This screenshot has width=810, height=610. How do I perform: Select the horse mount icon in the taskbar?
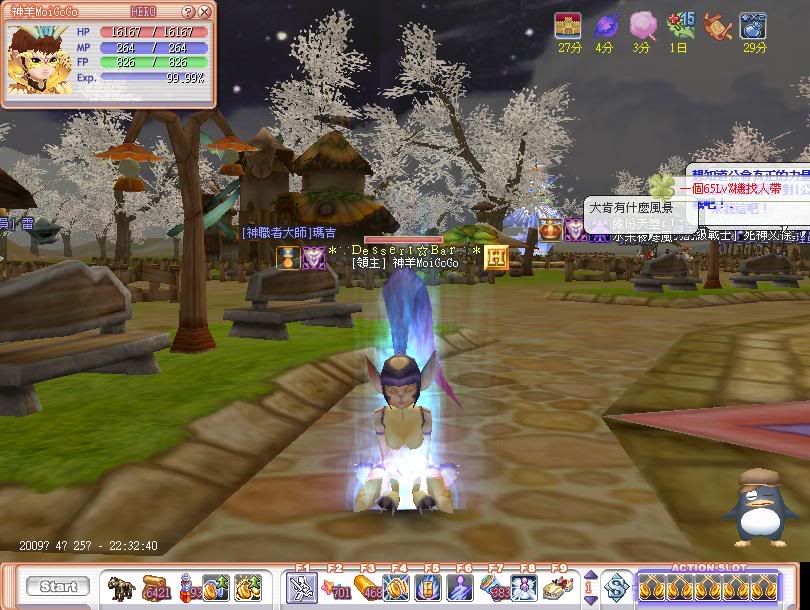coord(123,587)
